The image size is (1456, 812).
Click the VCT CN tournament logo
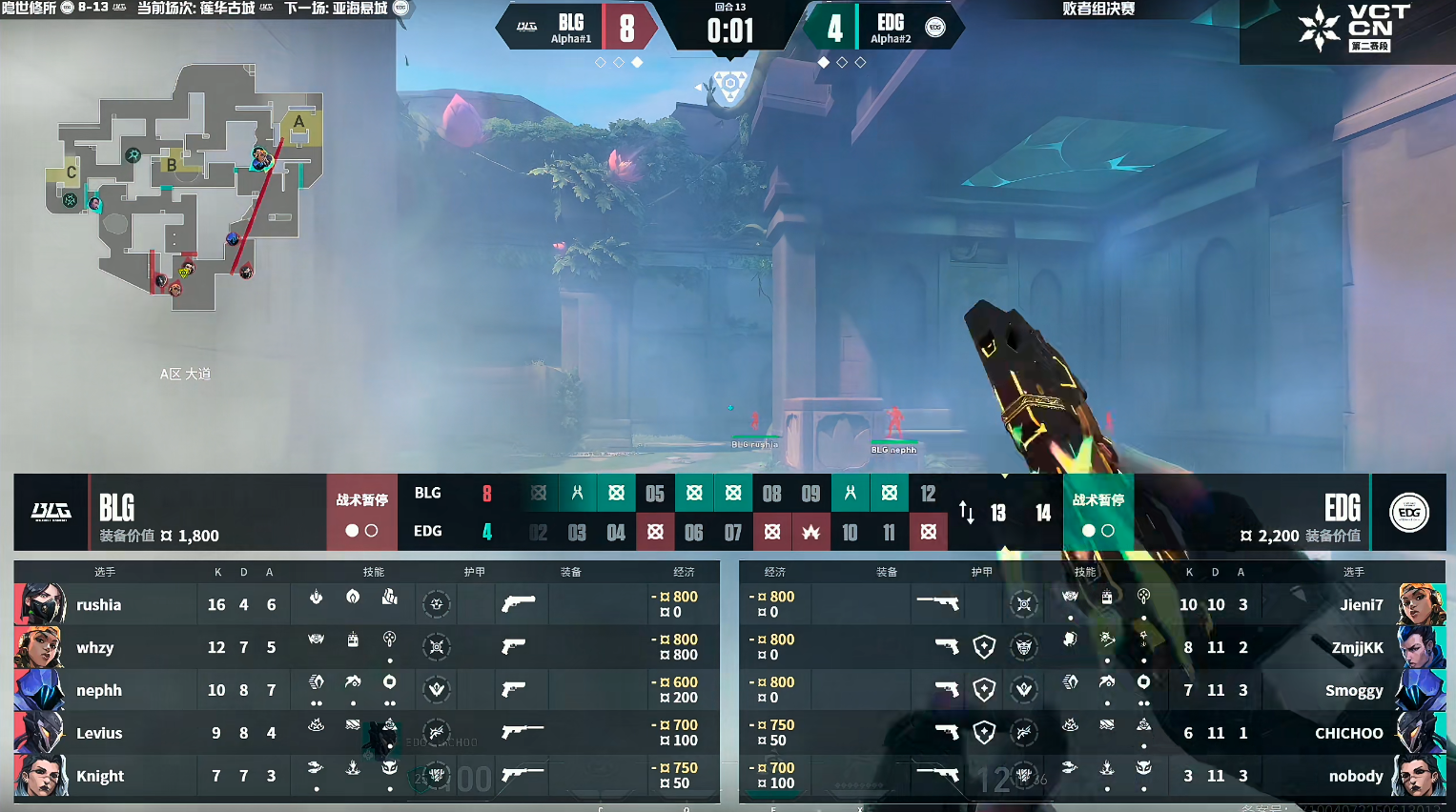1354,29
